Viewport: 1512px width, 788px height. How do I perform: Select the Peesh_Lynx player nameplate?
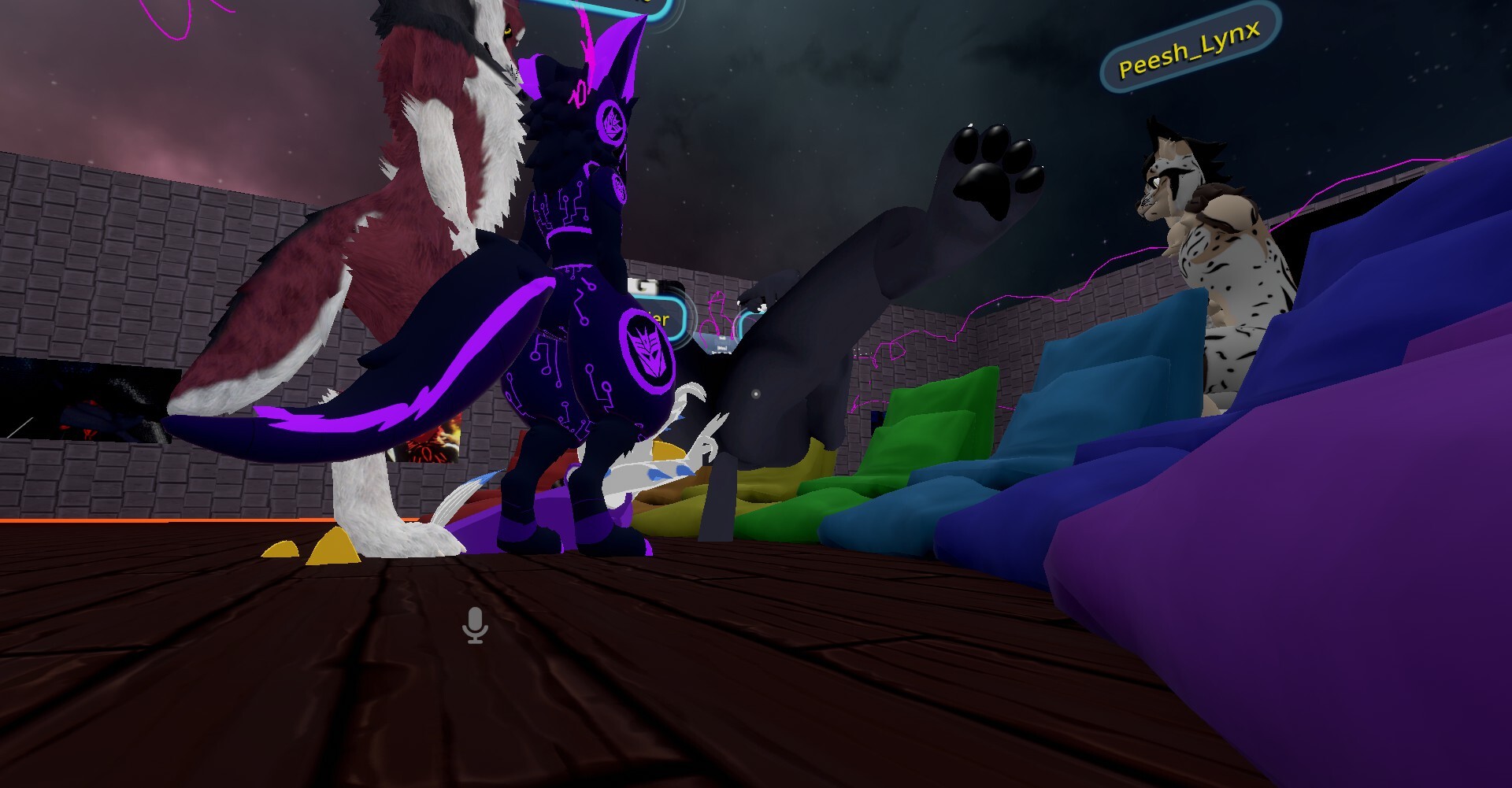1189,49
